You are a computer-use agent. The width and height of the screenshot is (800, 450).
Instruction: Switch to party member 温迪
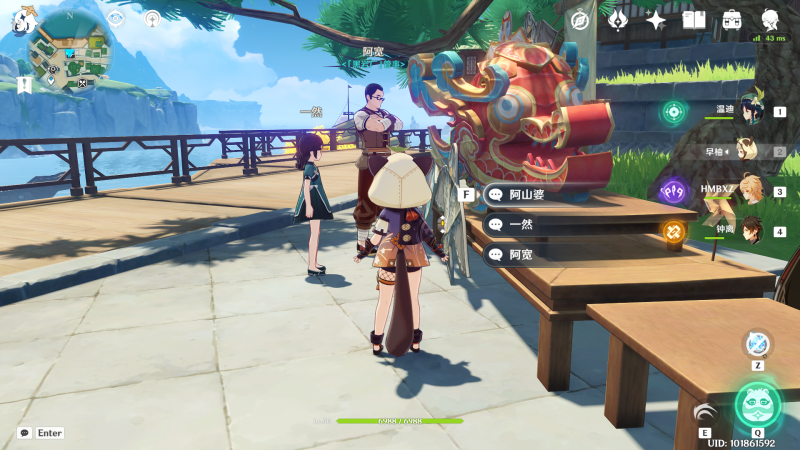click(750, 111)
